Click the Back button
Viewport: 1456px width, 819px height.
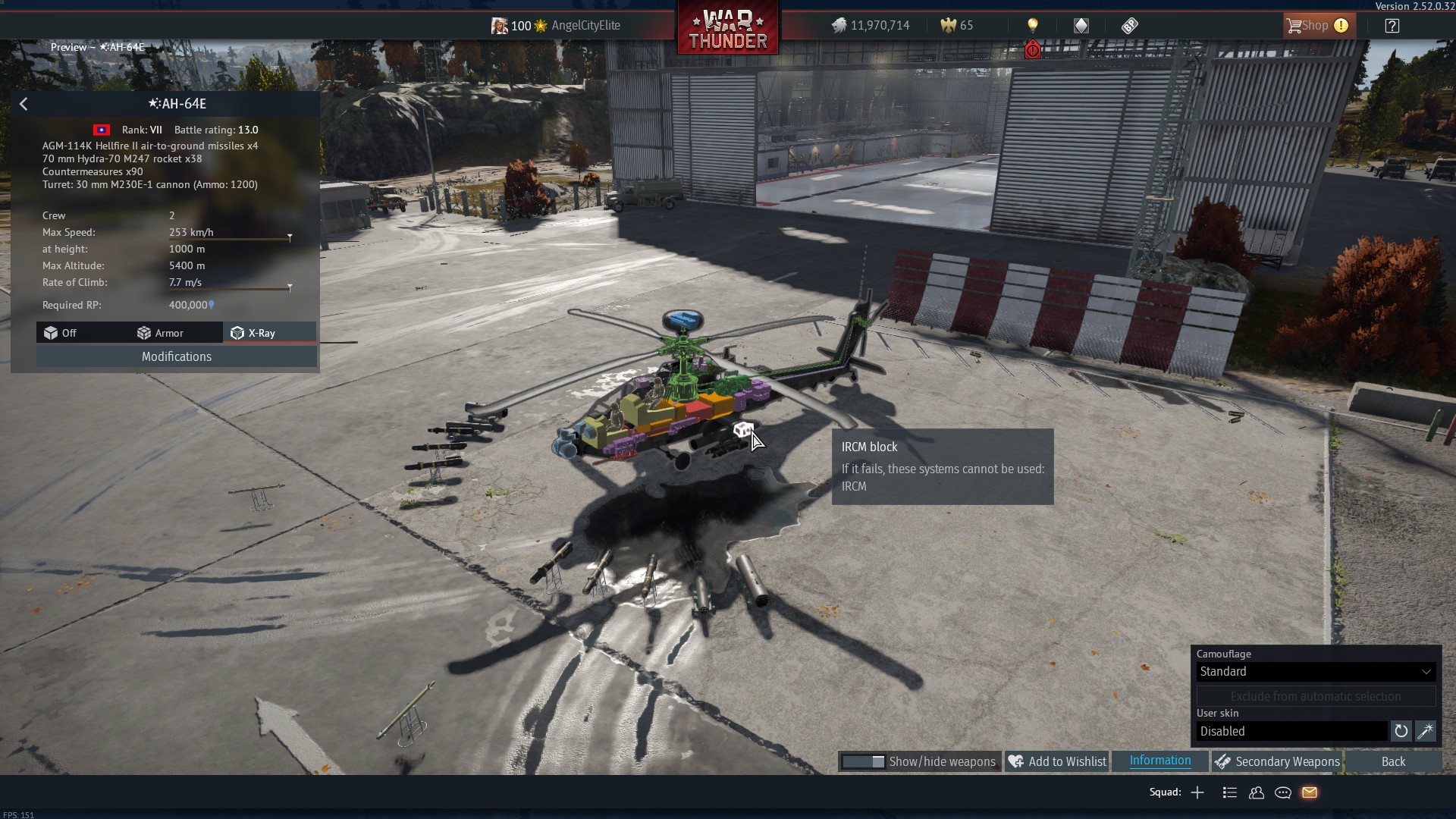tap(1393, 762)
